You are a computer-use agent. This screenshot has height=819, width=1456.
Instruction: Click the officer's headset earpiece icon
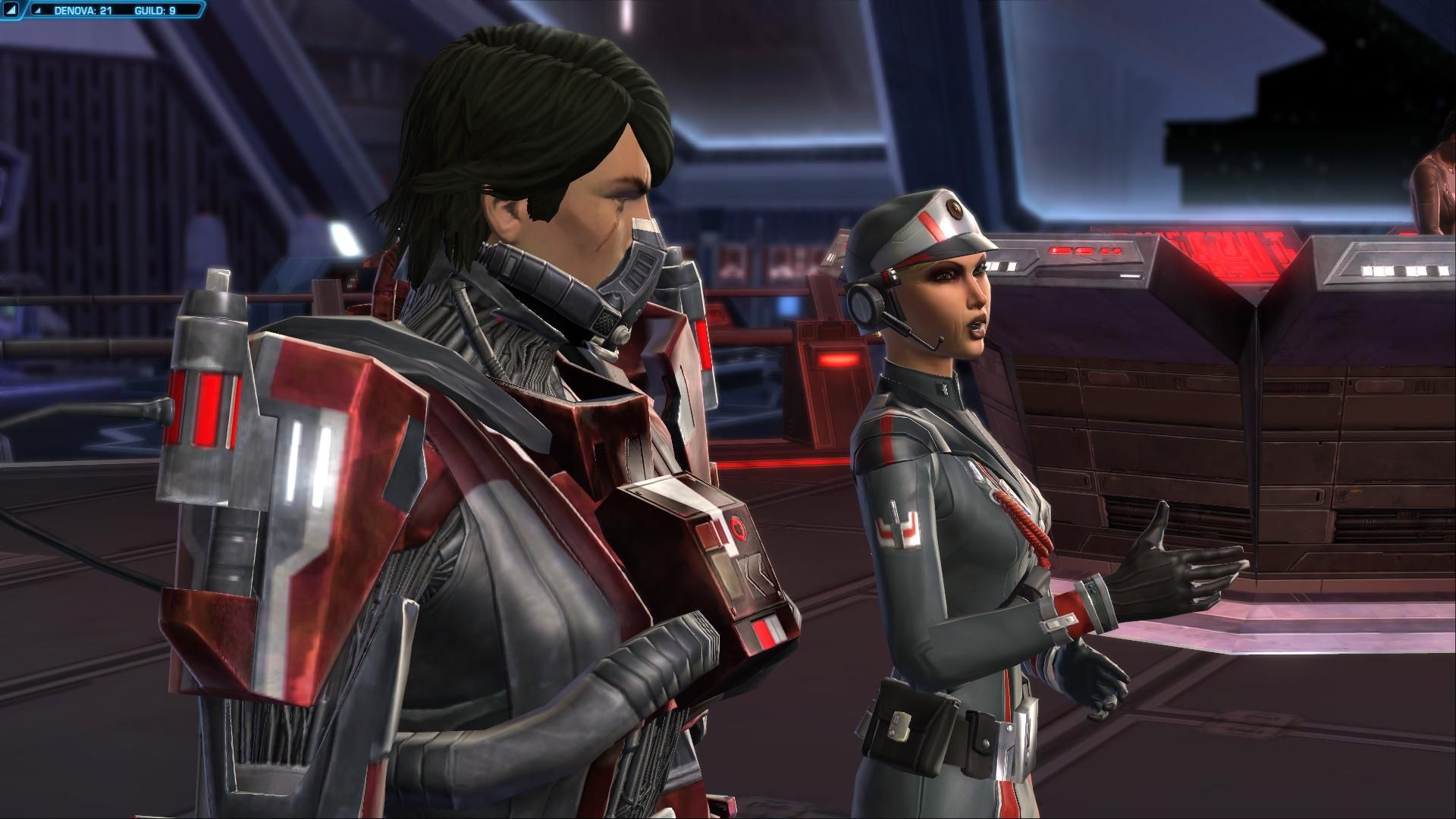click(x=864, y=303)
